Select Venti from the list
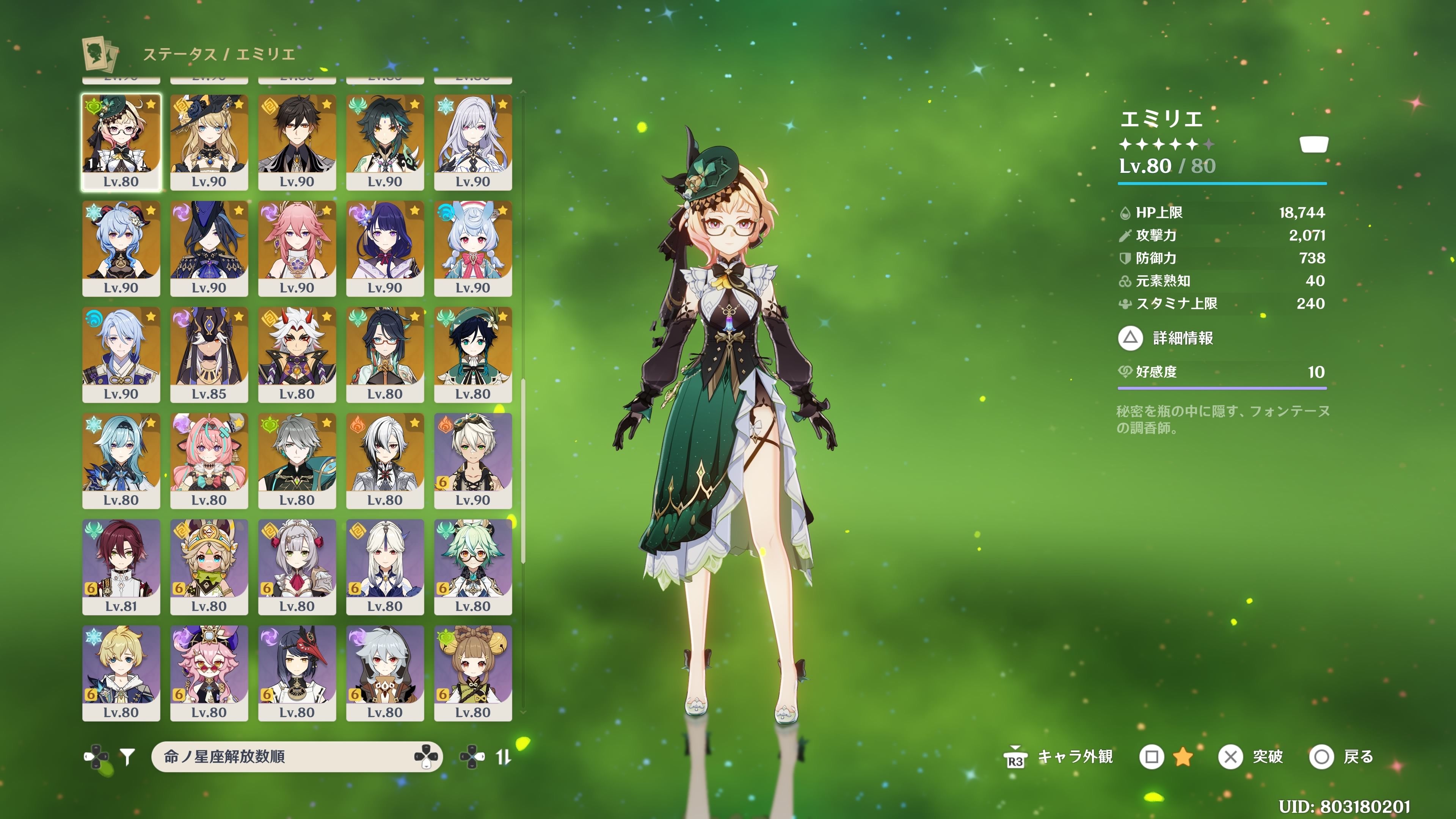Screen dimensions: 1456x819 tap(472, 355)
